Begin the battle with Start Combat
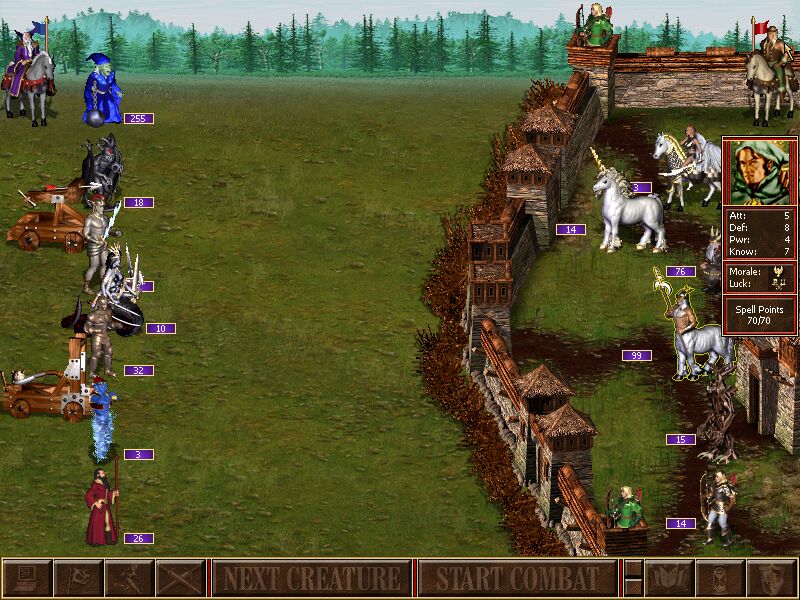 pos(516,578)
